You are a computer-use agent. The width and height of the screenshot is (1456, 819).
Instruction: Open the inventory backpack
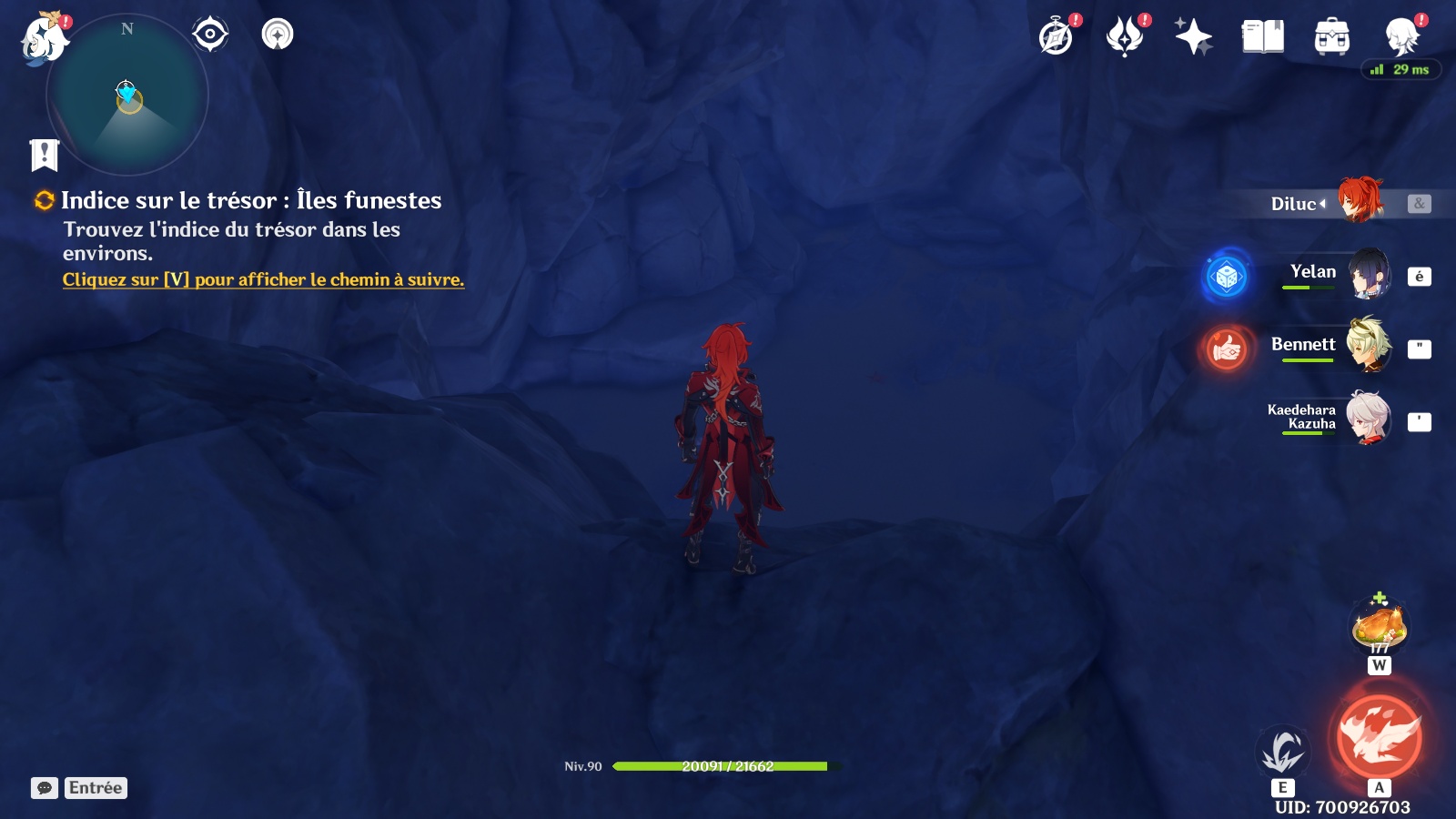(1331, 37)
